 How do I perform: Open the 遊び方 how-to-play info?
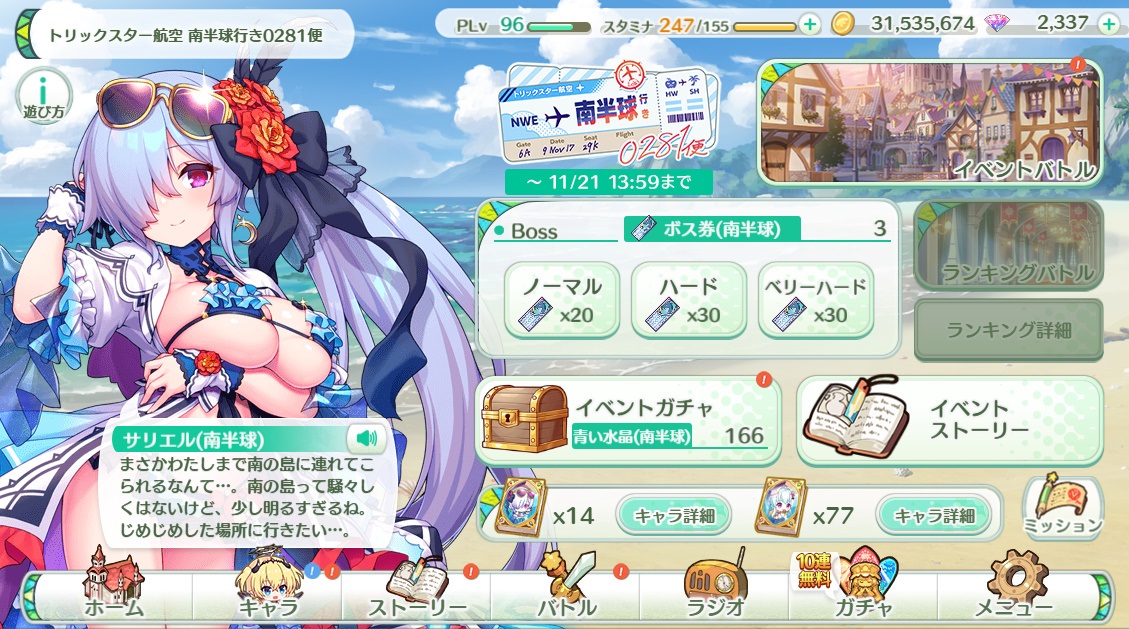coord(43,97)
